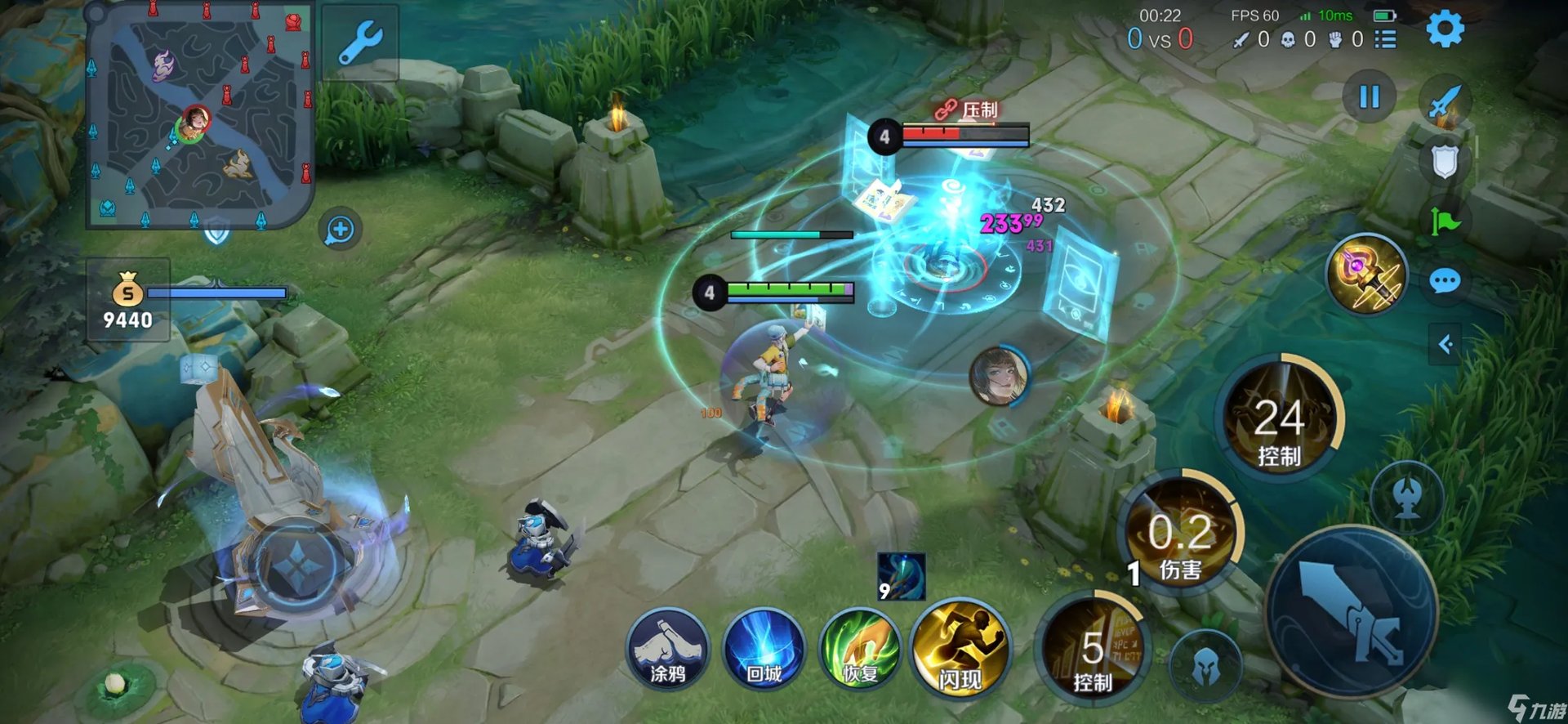
Task: Open the gold shop showing 9440
Action: (x=128, y=301)
